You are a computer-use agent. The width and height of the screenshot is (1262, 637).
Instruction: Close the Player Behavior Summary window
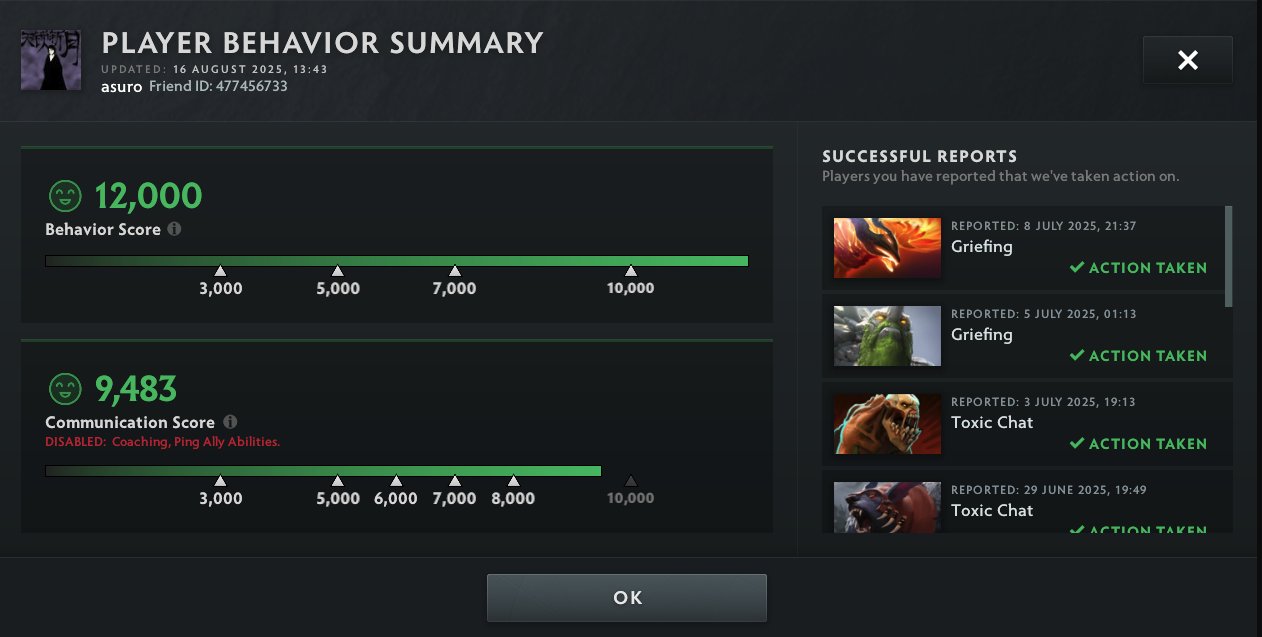pyautogui.click(x=1187, y=61)
